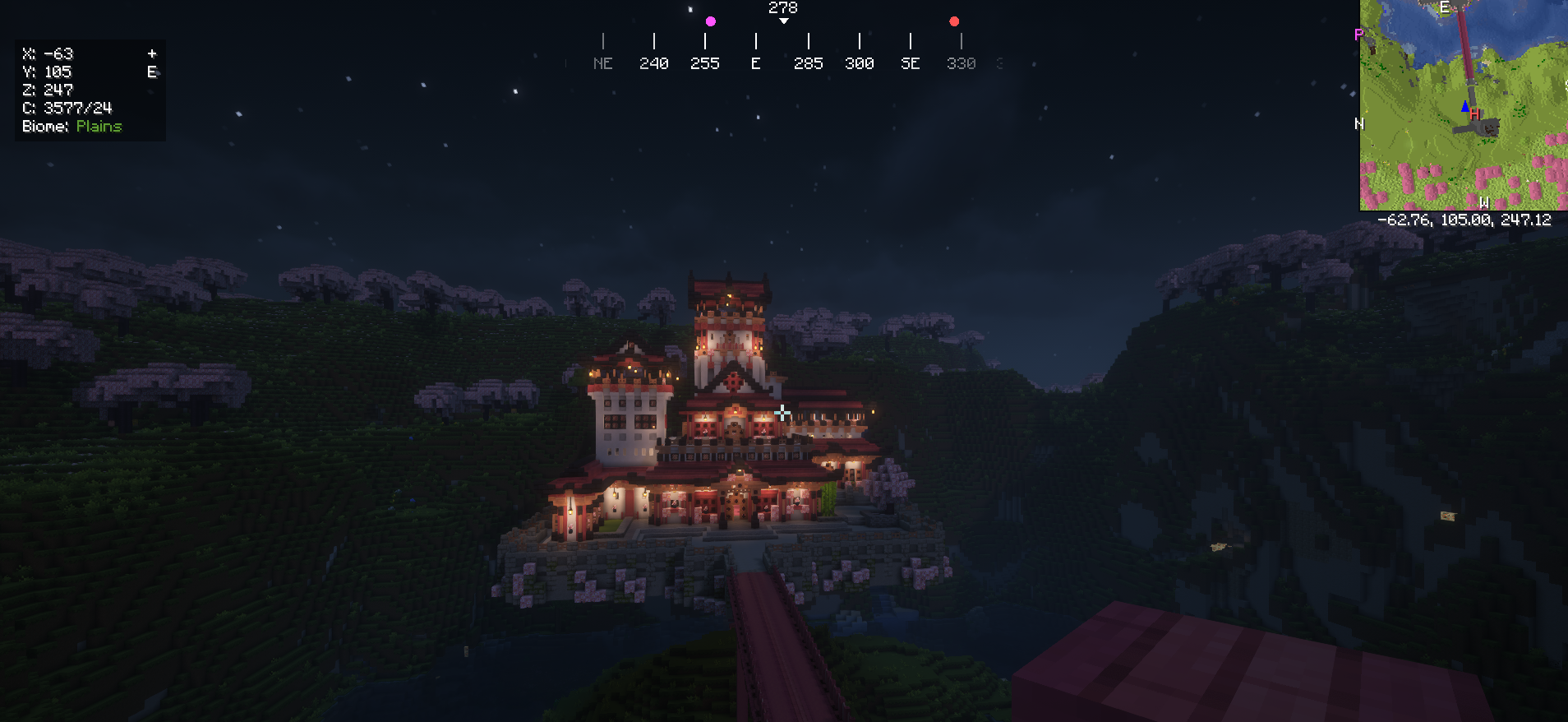Select the red H waypoint on minimap

point(1475,114)
